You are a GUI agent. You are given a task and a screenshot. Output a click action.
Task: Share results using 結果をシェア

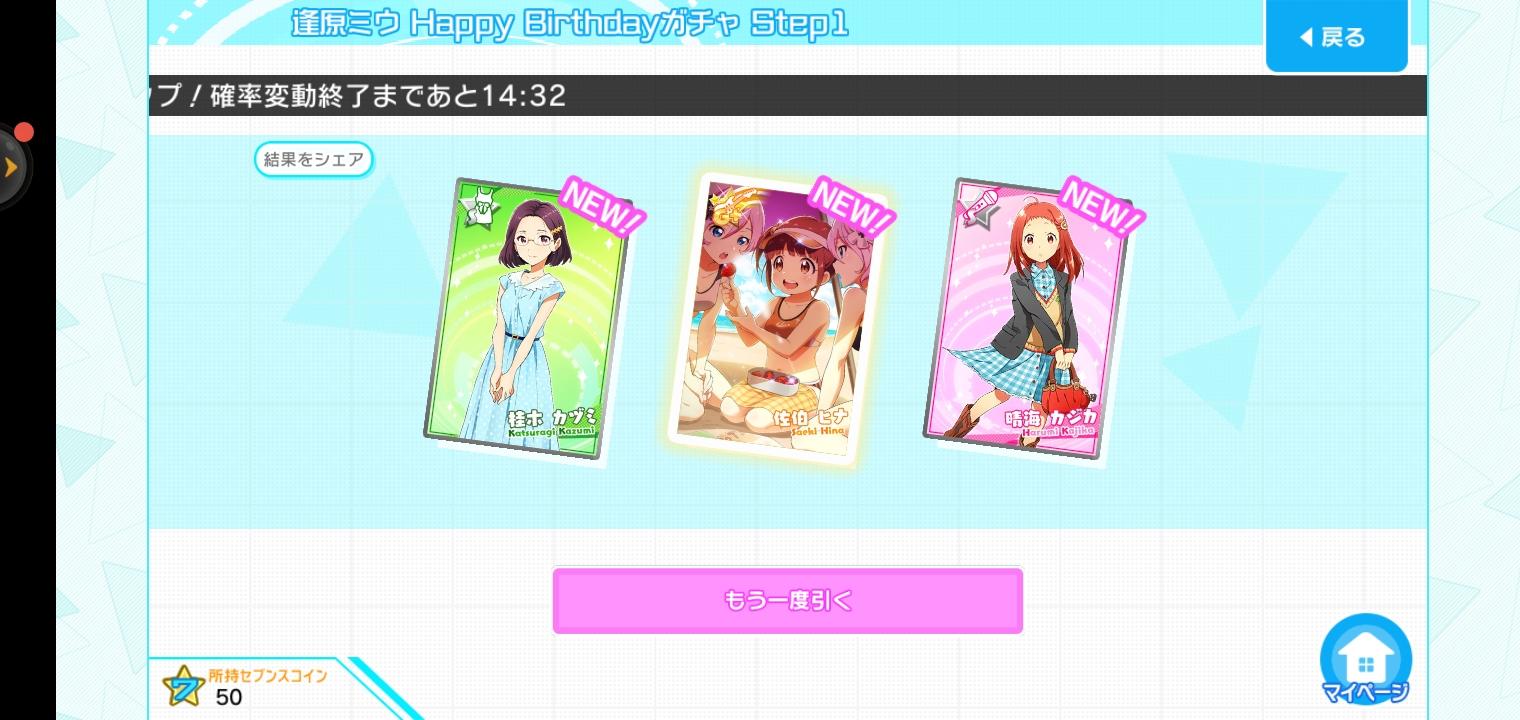(313, 159)
